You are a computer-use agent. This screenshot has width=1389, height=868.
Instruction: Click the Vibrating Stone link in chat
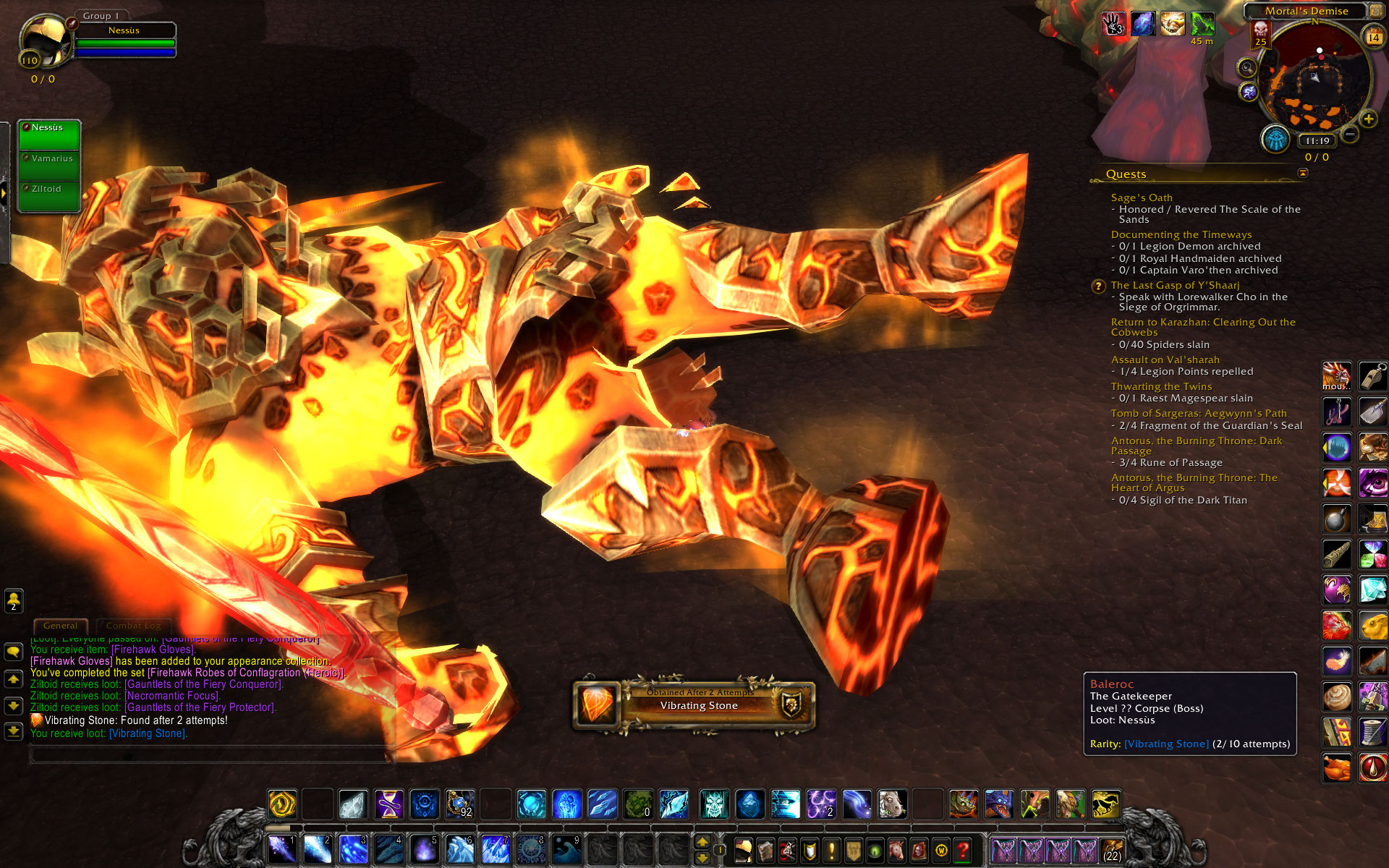point(148,733)
